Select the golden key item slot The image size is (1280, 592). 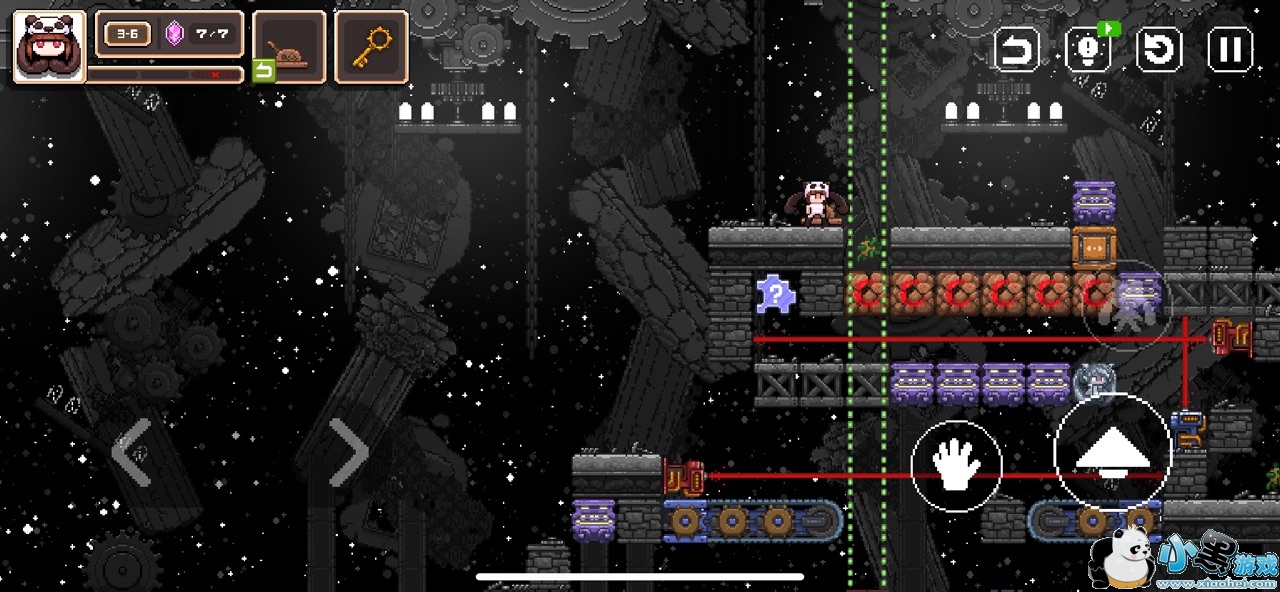tap(371, 46)
